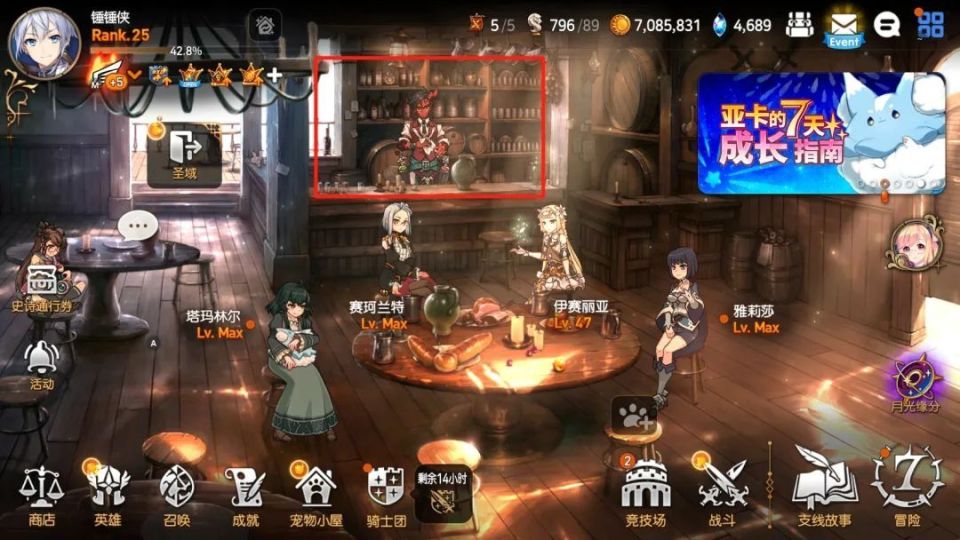The width and height of the screenshot is (960, 540).
Task: Open the player profile avatar
Action: 44,42
